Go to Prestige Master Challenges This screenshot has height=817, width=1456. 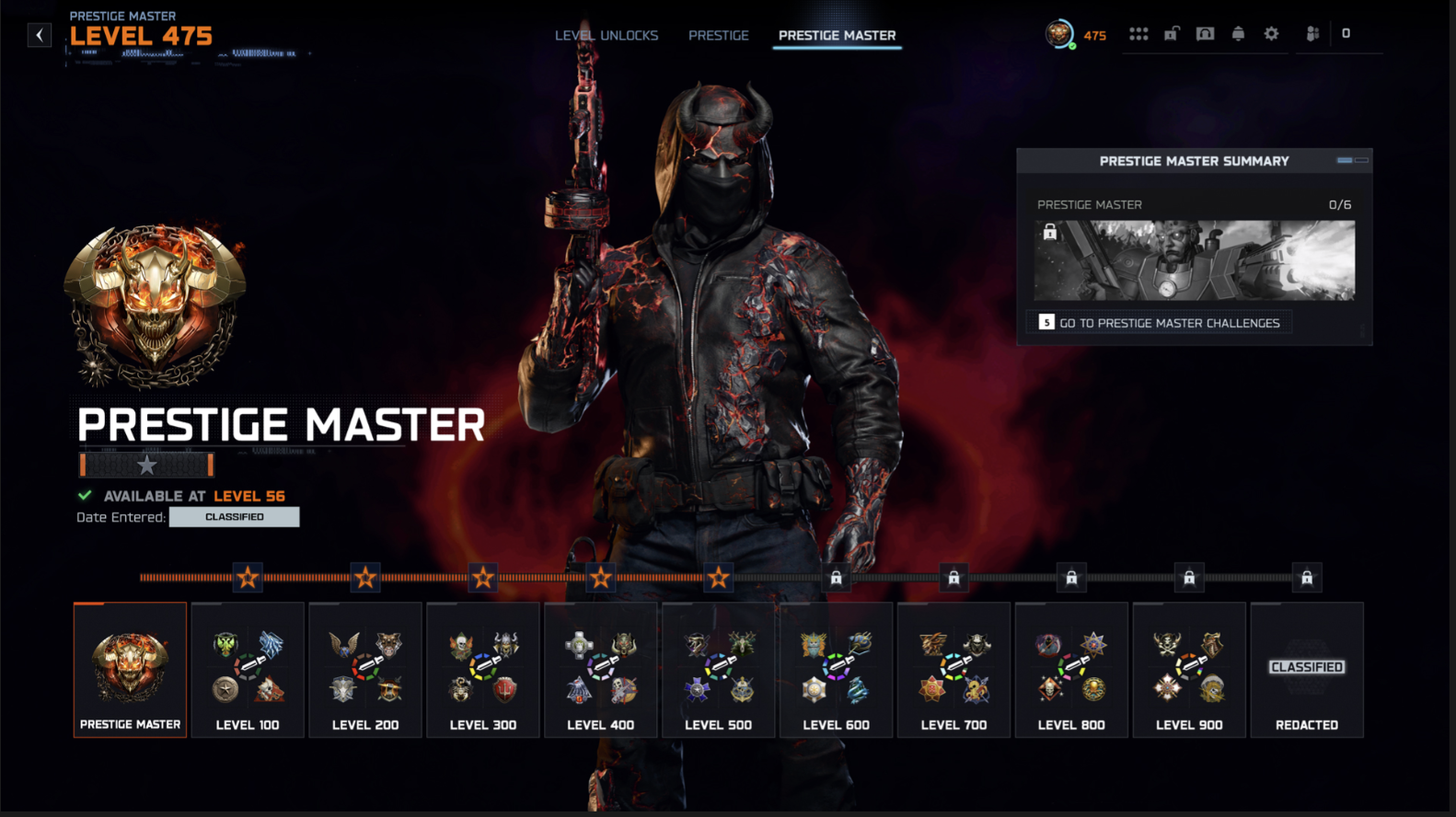tap(1160, 323)
